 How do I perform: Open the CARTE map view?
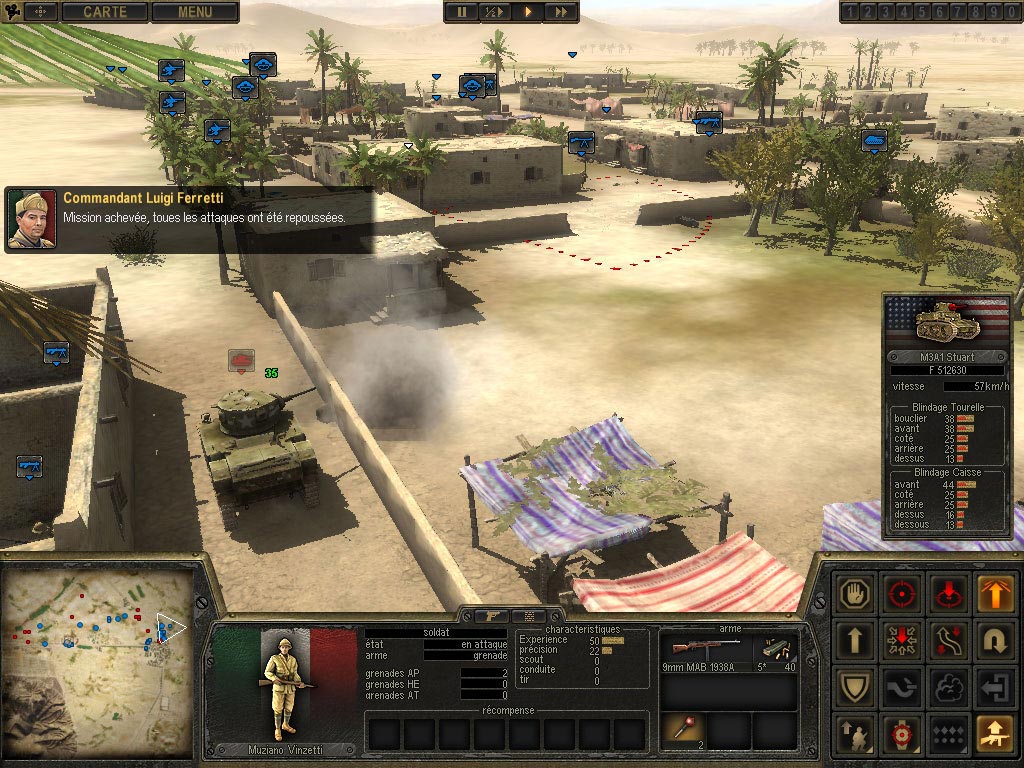(105, 12)
